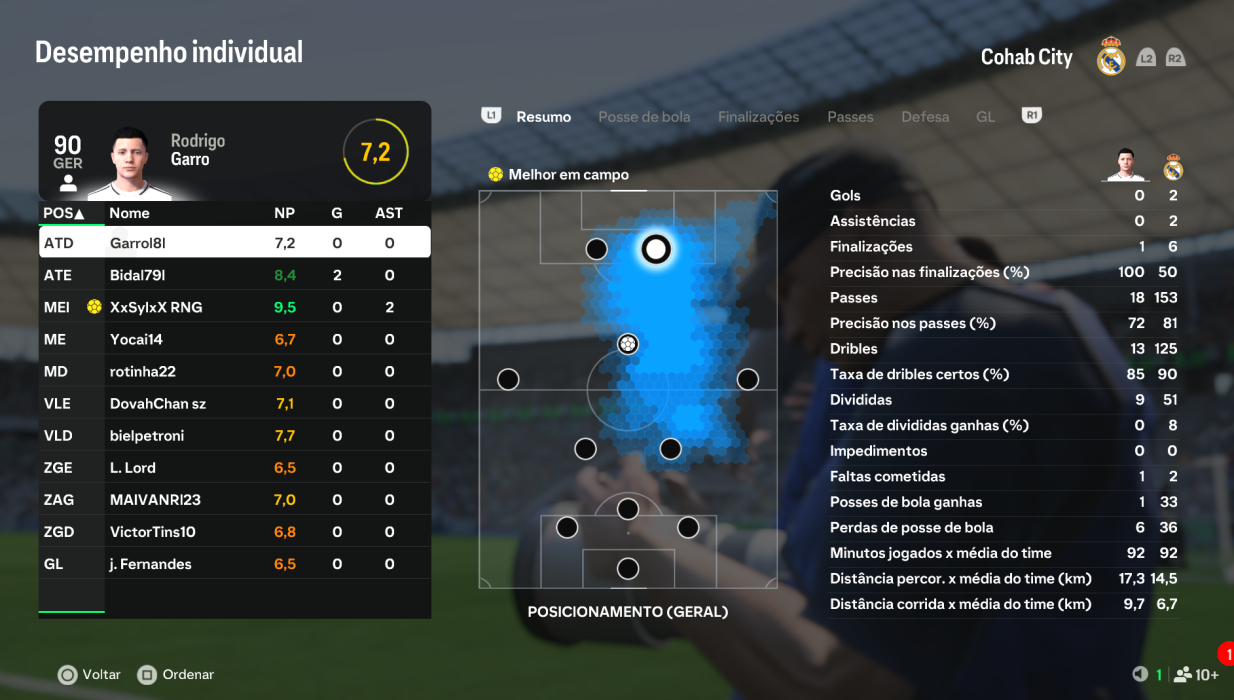Switch to the Resumo tab
This screenshot has height=700, width=1234.
click(543, 117)
